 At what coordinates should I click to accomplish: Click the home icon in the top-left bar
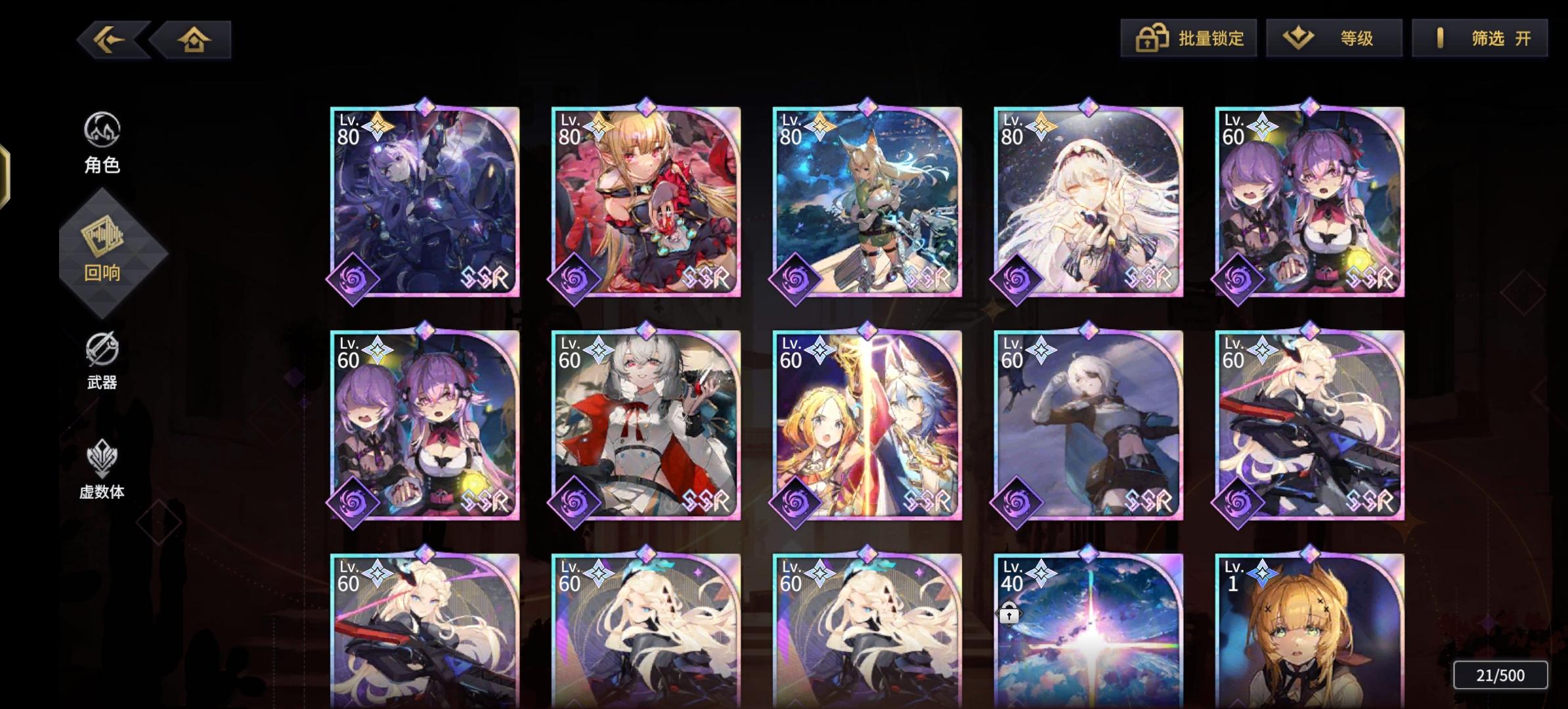point(194,39)
